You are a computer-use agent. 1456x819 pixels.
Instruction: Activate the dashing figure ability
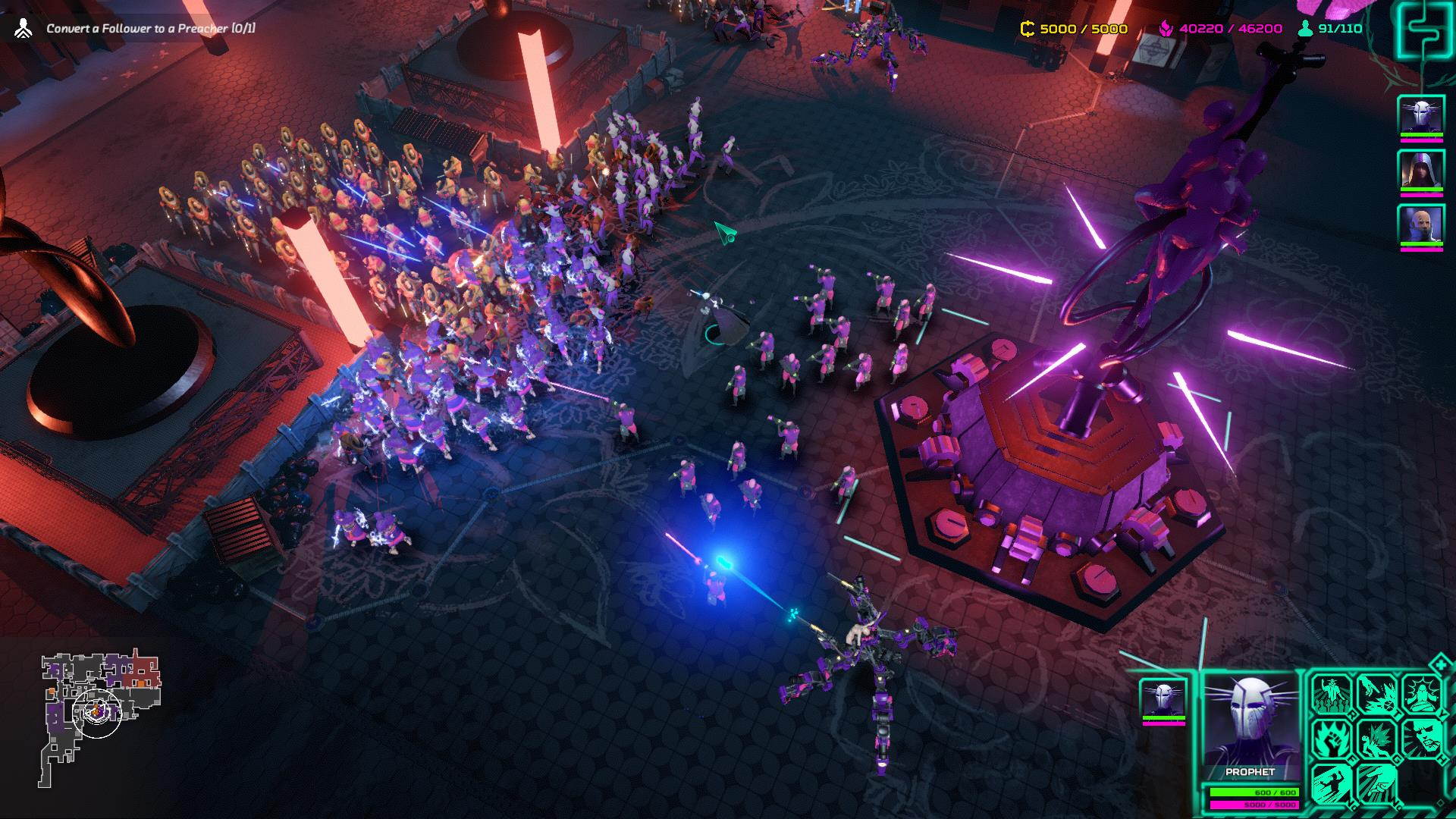click(x=1332, y=783)
